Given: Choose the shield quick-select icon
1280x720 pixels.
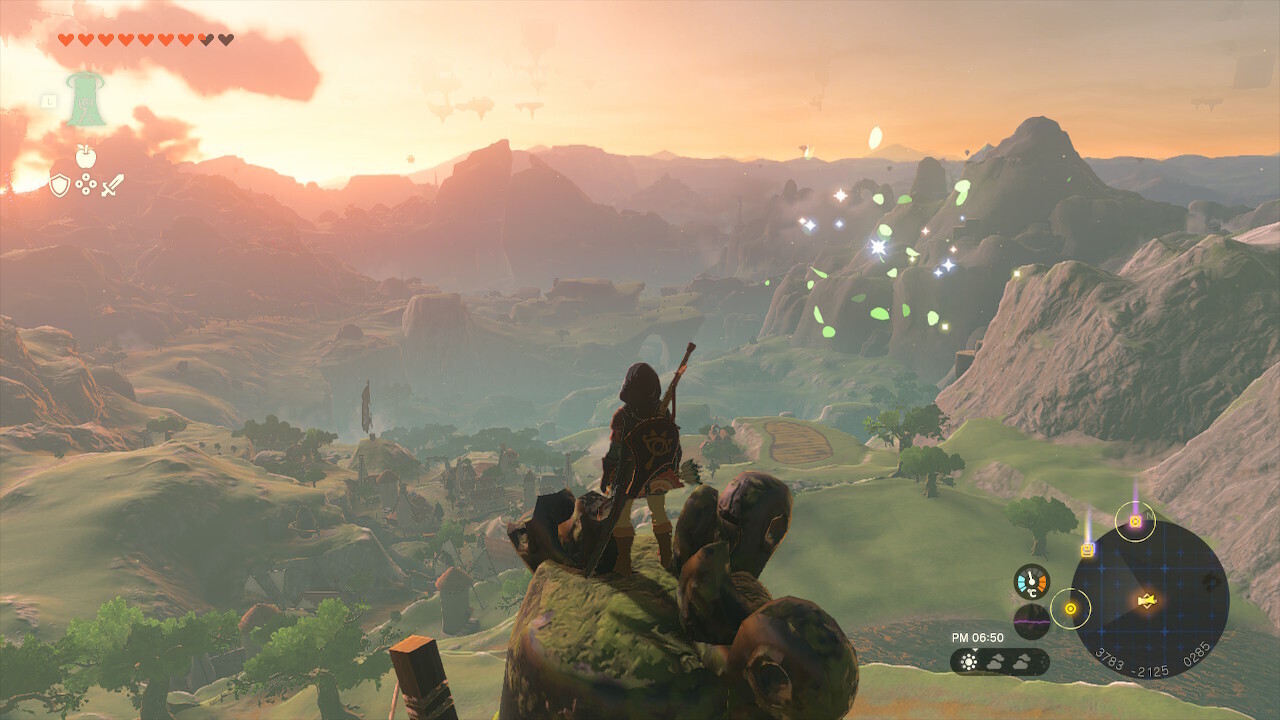Looking at the screenshot, I should coord(60,185).
